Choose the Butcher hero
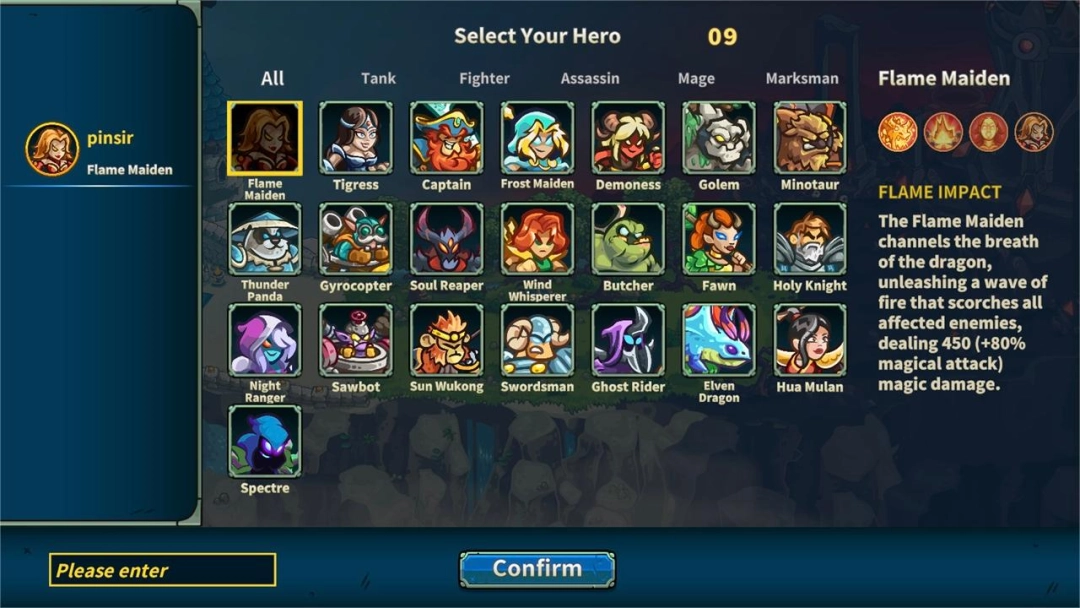This screenshot has width=1080, height=608. [628, 239]
